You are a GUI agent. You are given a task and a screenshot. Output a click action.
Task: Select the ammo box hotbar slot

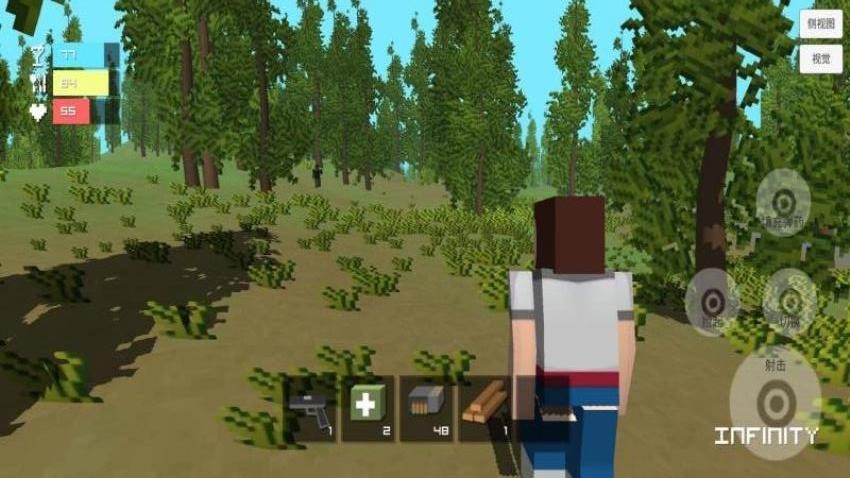(x=427, y=408)
